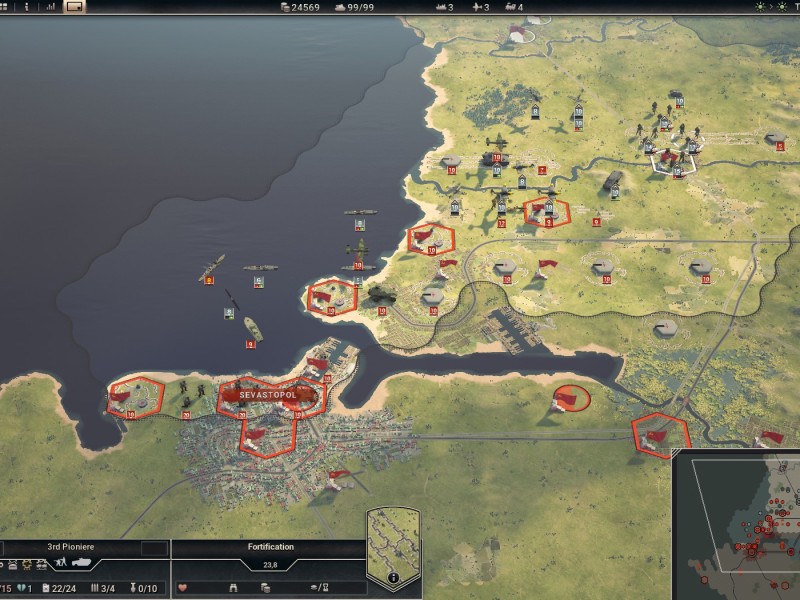
Task: Click the binoculars icon in terrain panel
Action: pyautogui.click(x=234, y=587)
